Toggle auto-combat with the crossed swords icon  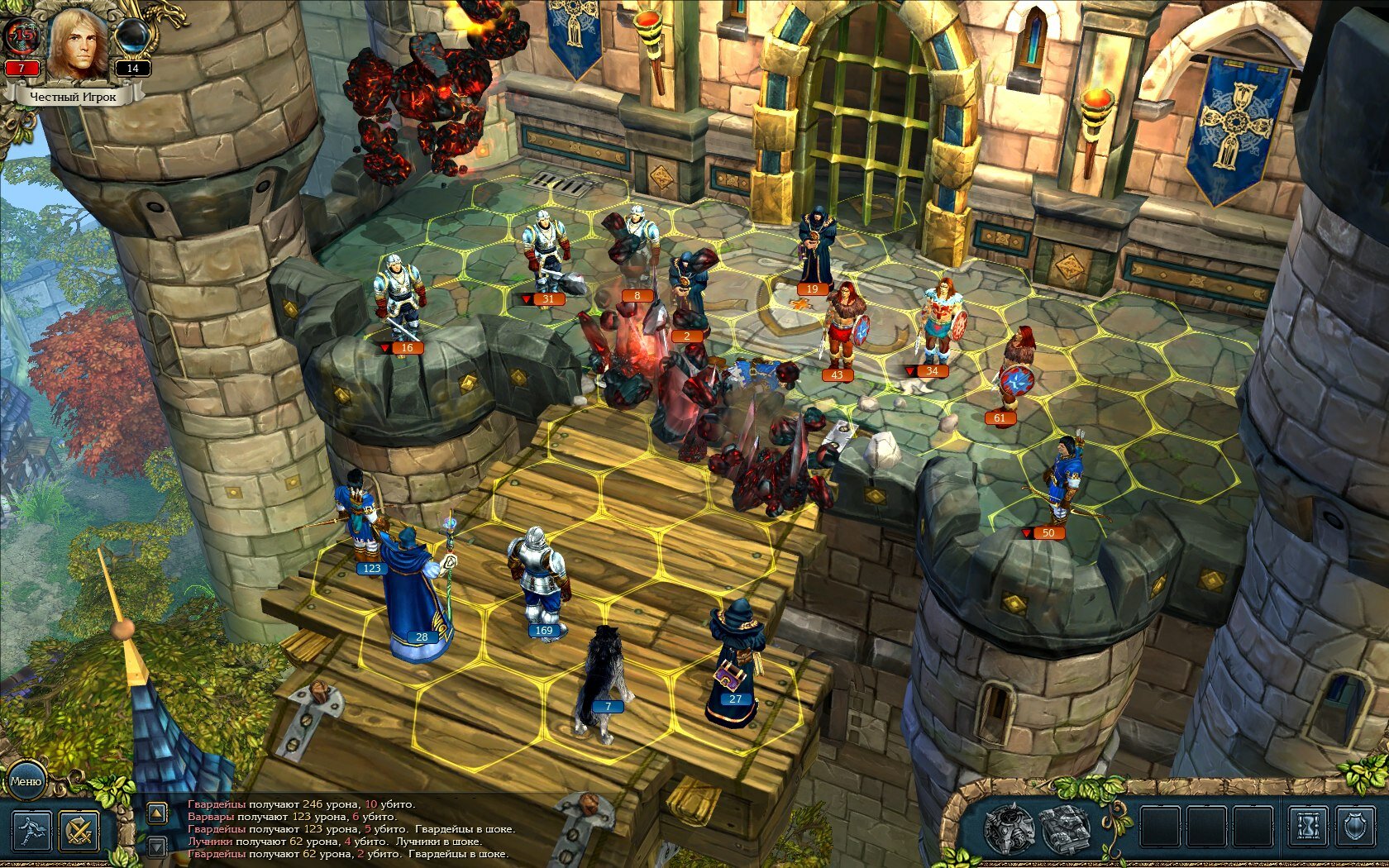coord(79,831)
